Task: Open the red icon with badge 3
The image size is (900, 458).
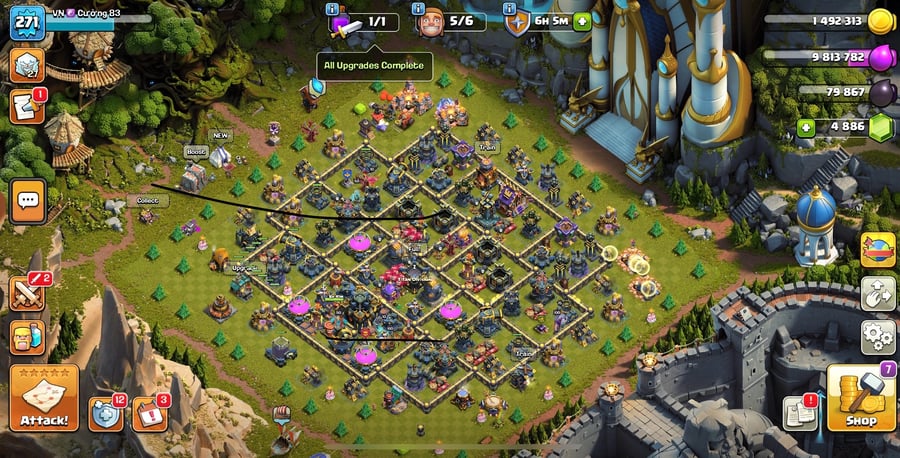Action: 150,413
